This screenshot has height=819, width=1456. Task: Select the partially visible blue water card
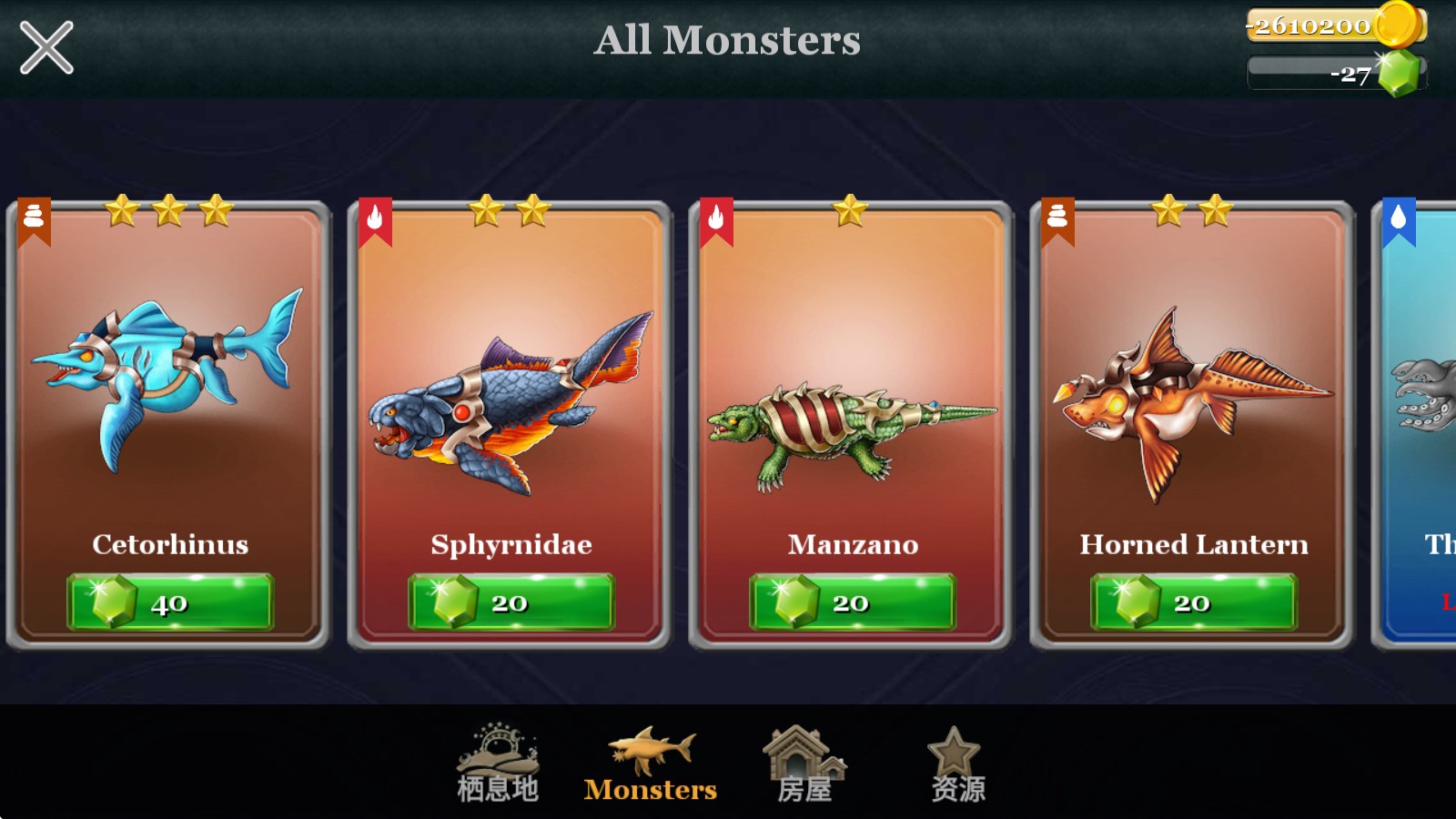pyautogui.click(x=1421, y=409)
